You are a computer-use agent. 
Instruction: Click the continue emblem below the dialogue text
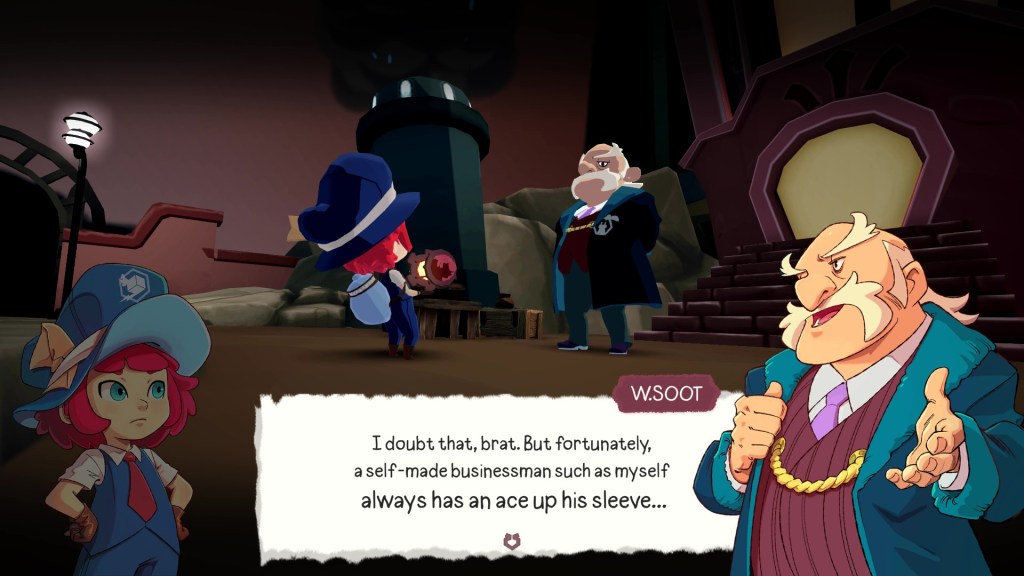[513, 541]
